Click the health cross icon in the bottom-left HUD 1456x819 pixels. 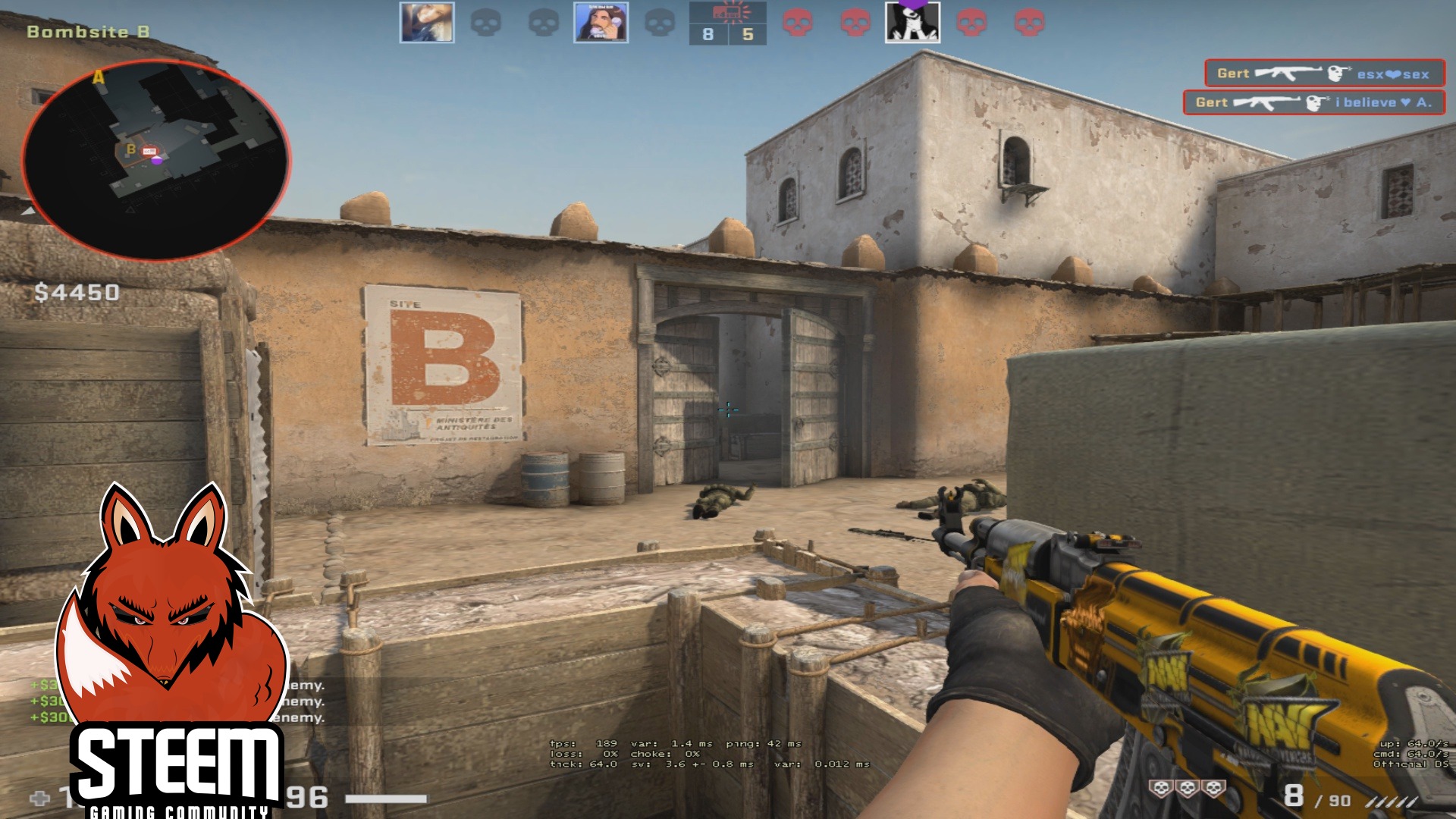[x=40, y=798]
